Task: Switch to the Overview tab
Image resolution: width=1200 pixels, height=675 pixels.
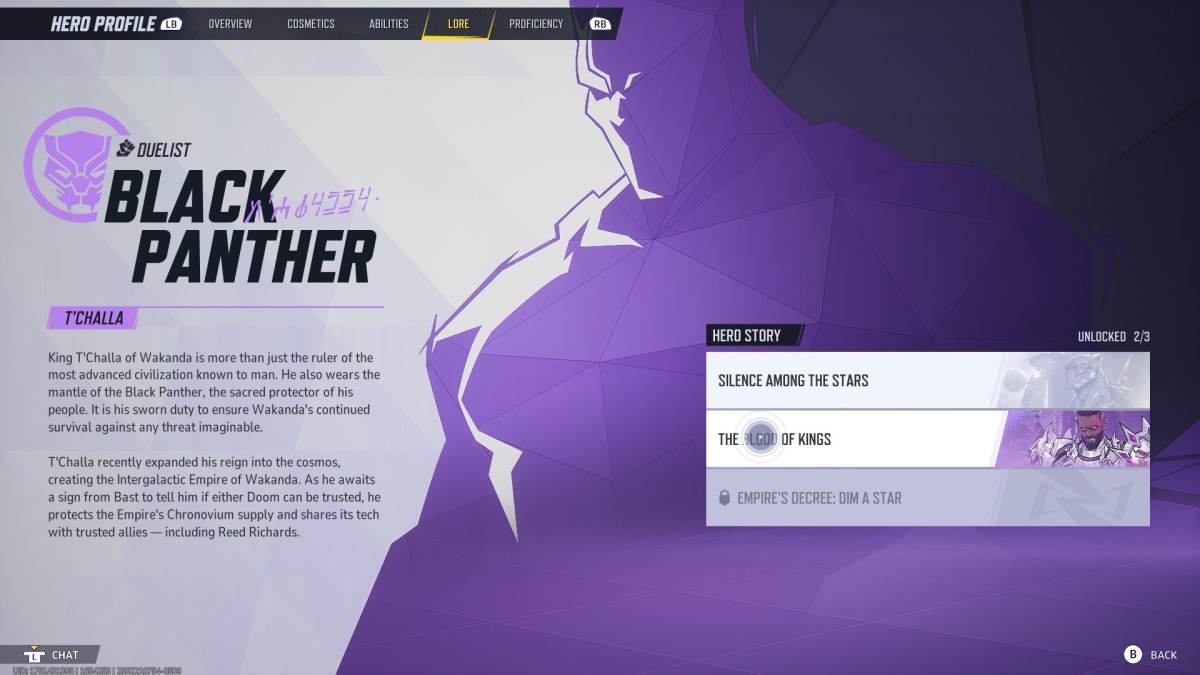Action: [230, 24]
